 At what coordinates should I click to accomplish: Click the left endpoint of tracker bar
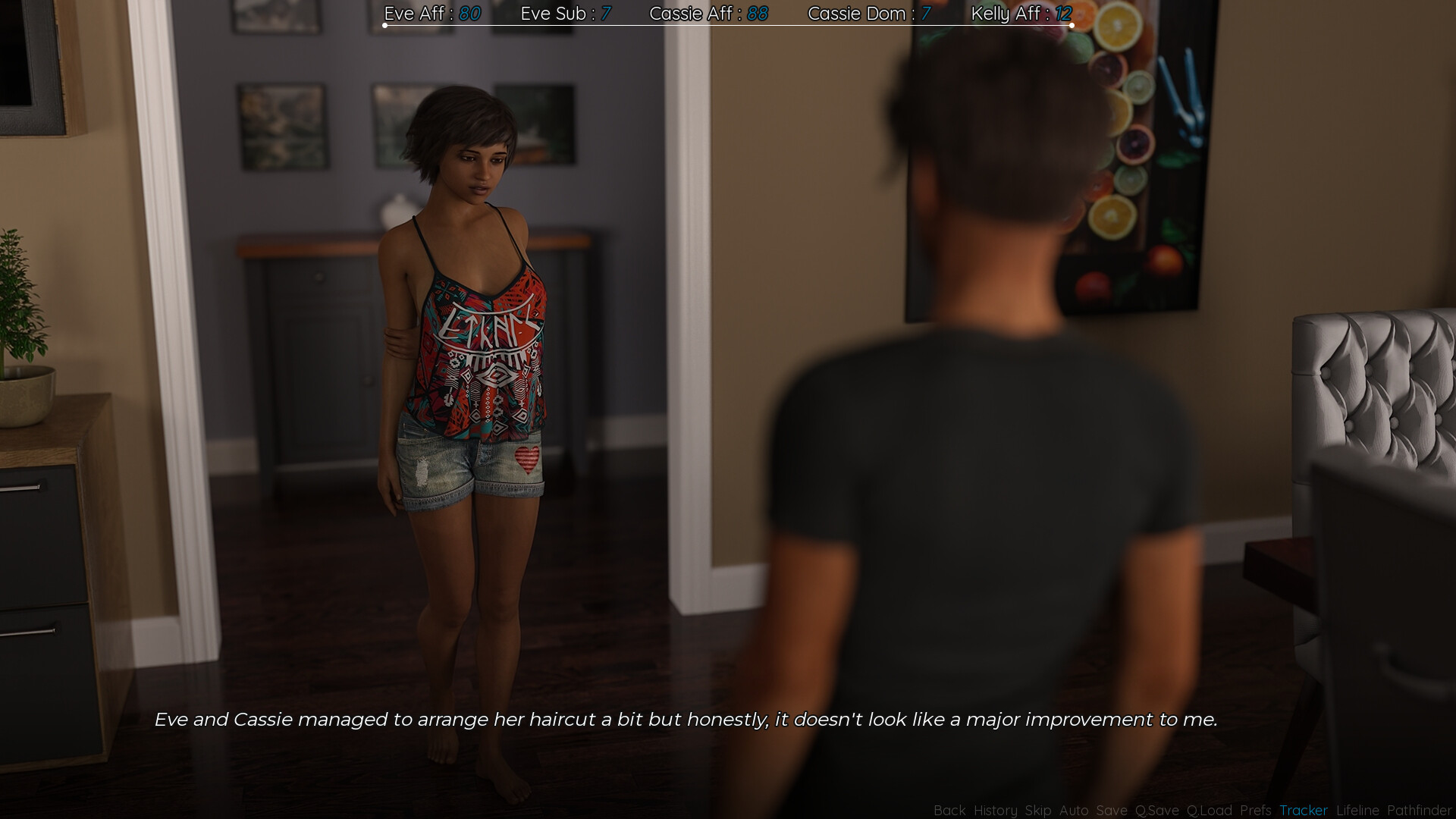[x=384, y=25]
